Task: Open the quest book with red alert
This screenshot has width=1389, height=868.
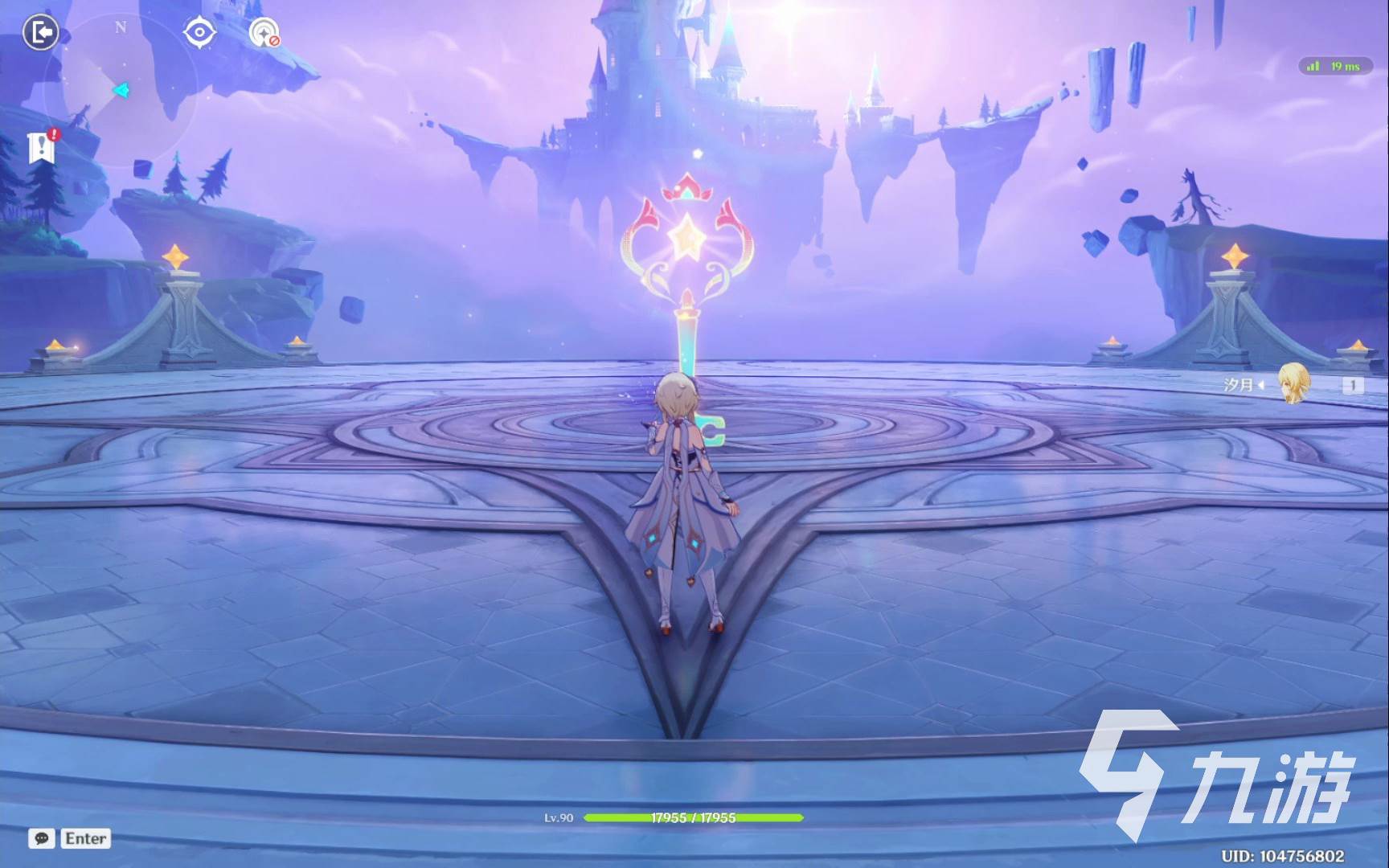Action: pos(41,148)
